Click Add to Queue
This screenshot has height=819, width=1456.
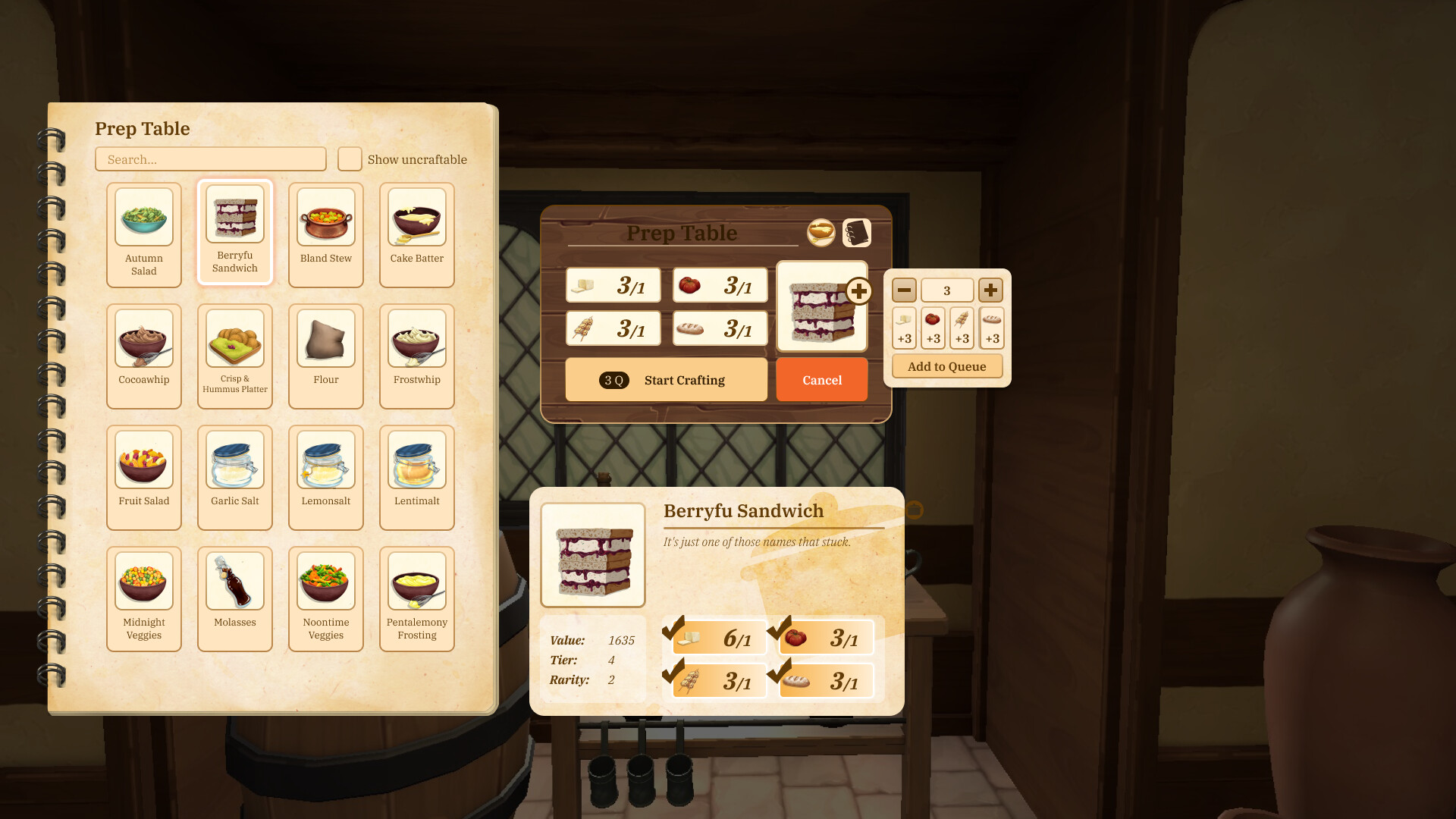[946, 366]
